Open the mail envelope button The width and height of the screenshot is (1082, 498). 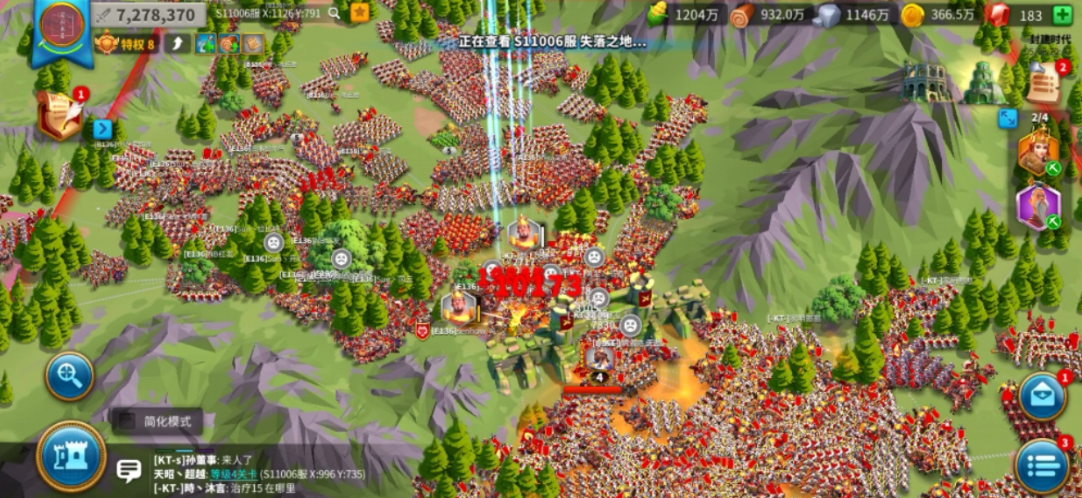click(x=1043, y=396)
